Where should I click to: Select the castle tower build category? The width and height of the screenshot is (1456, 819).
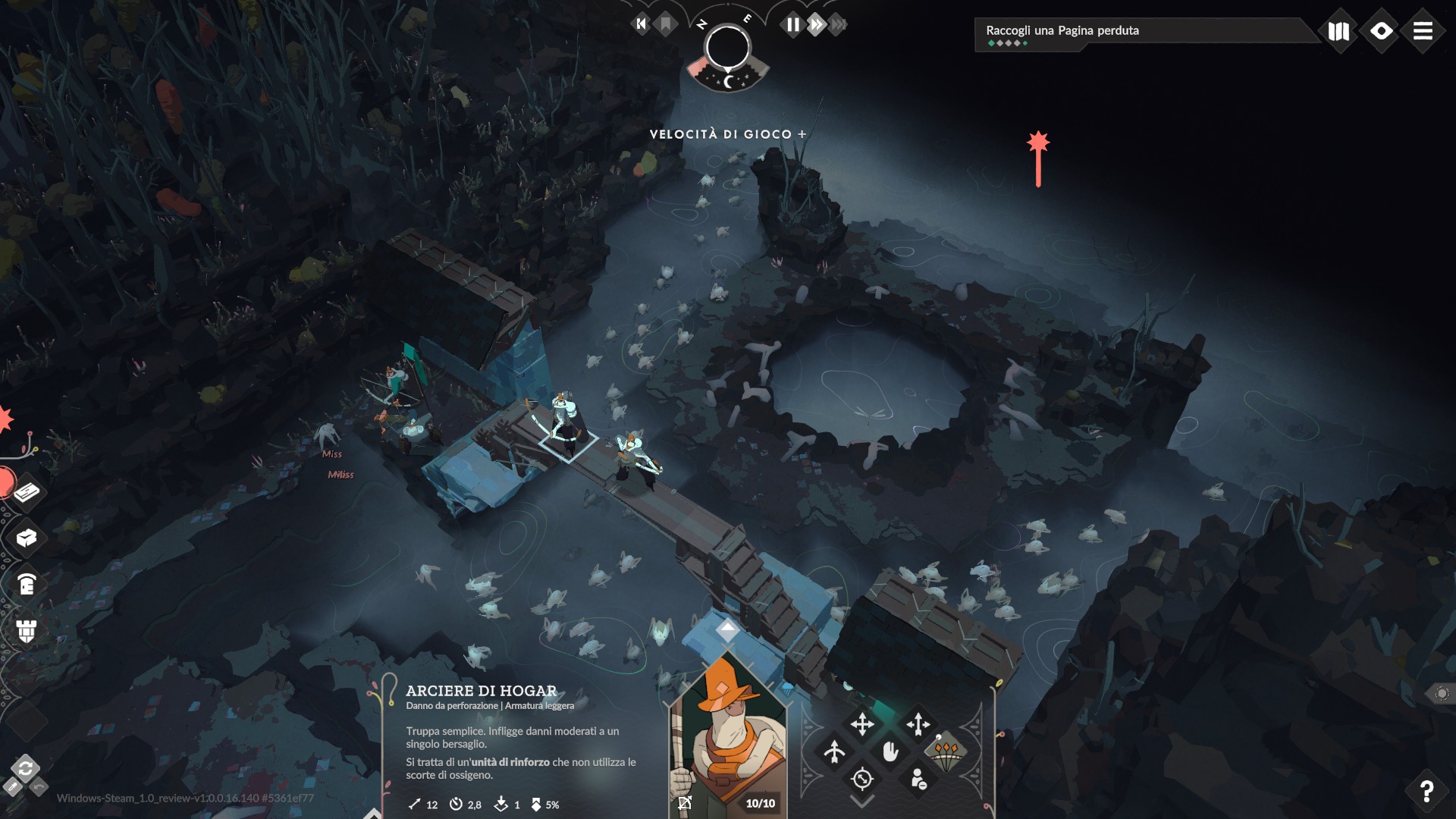27,630
